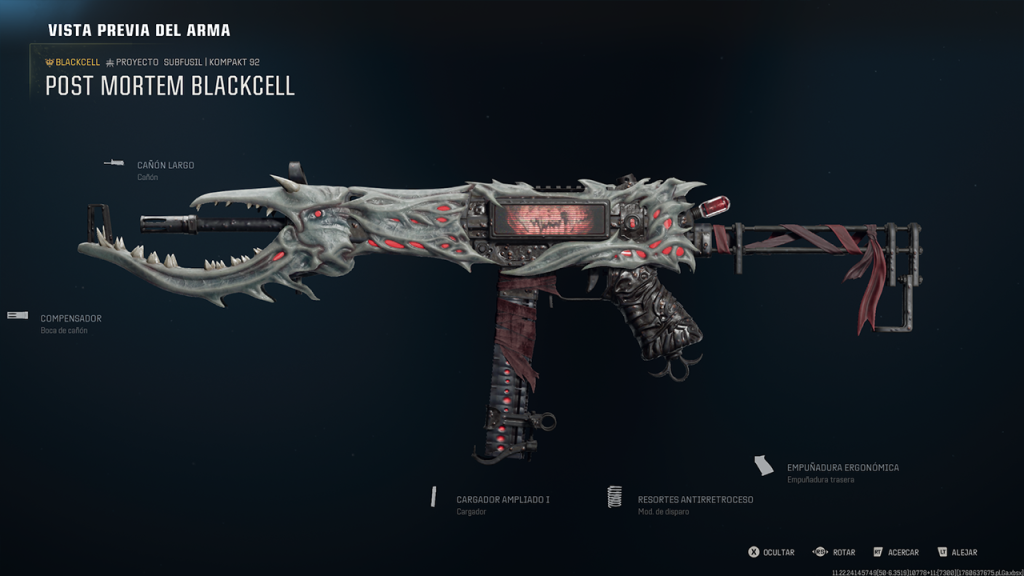Pick the Empuñadura Ergonómica rear grip
Image resolution: width=1024 pixels, height=576 pixels.
(x=842, y=467)
